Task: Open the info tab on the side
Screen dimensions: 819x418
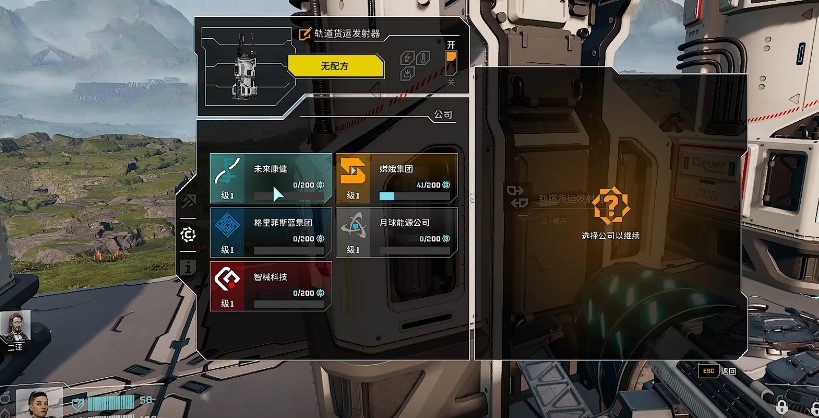Action: click(187, 266)
